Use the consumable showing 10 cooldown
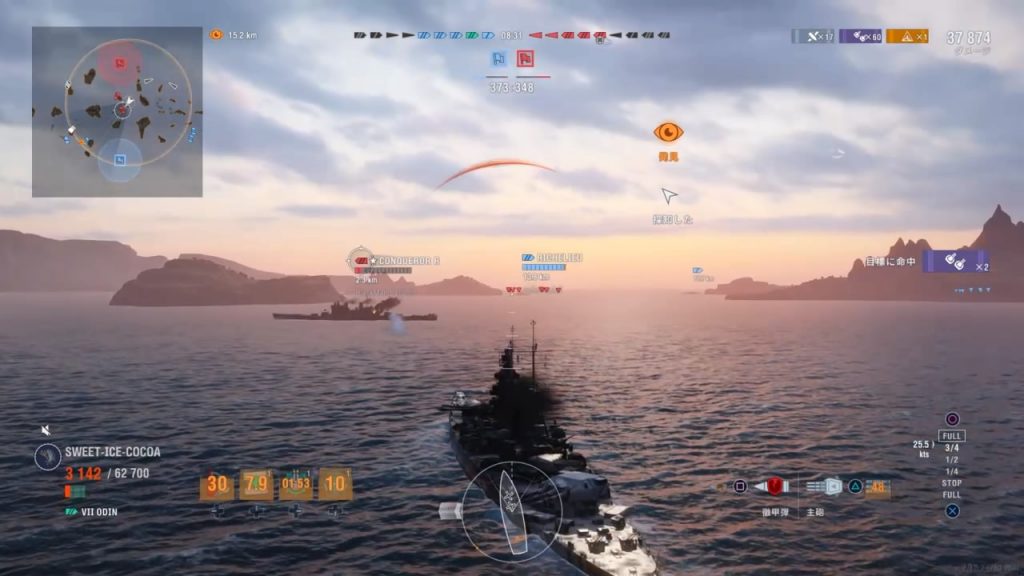Screen dimensions: 1024x576 coord(335,485)
